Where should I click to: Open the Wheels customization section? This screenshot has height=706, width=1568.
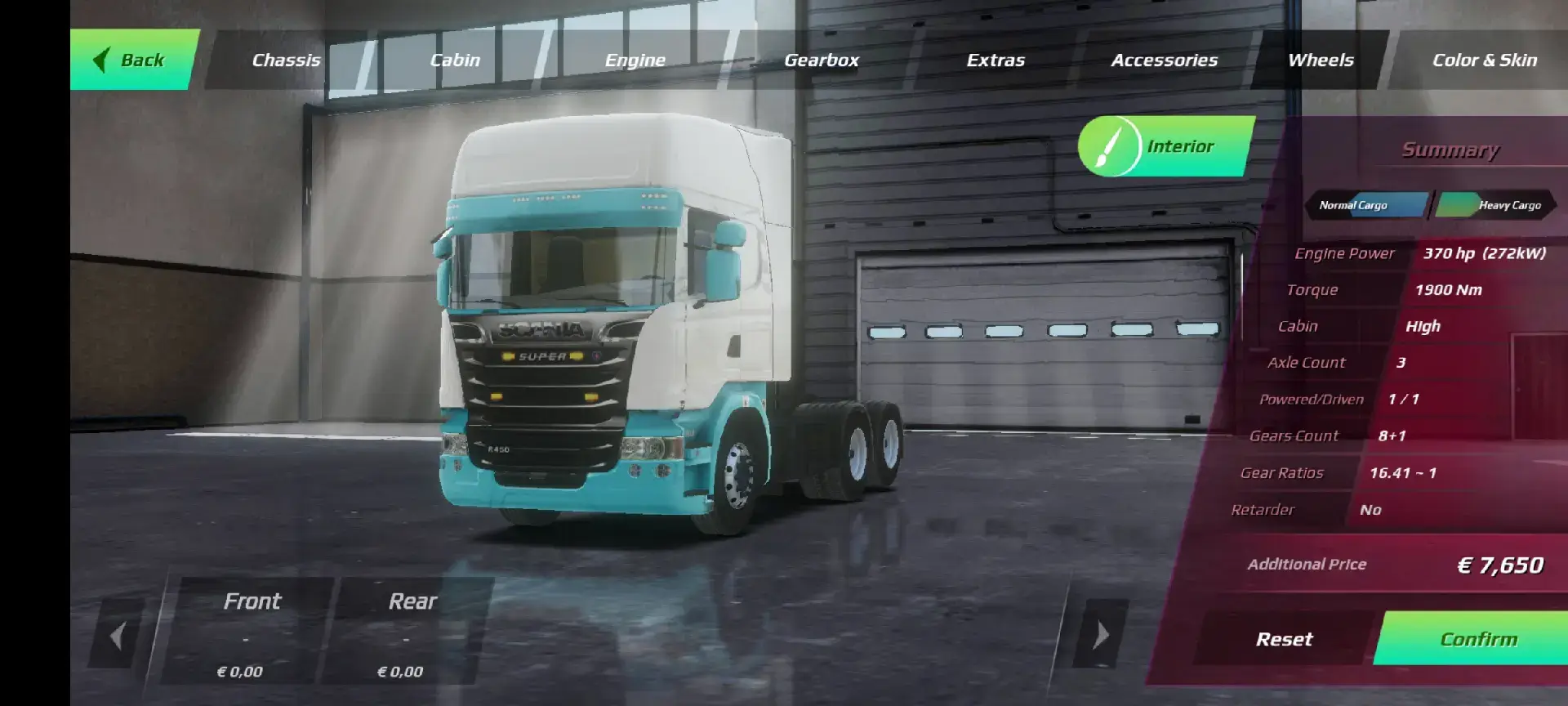pyautogui.click(x=1320, y=59)
